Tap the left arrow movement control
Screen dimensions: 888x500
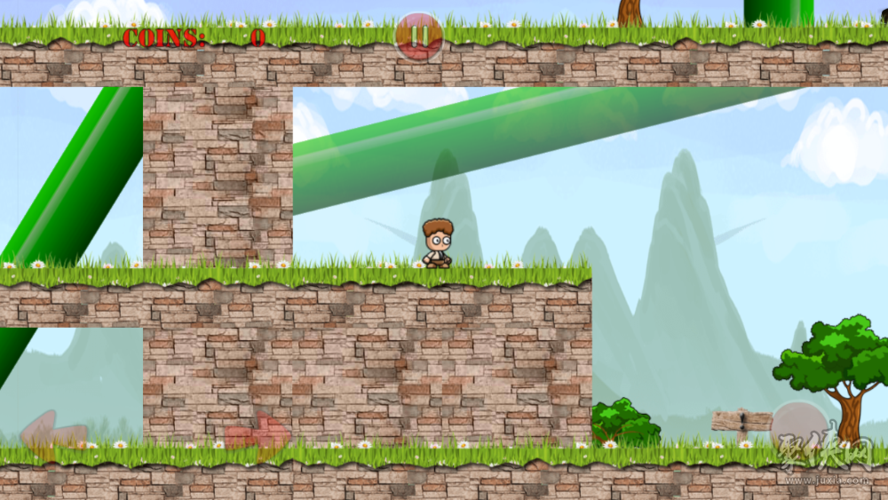pyautogui.click(x=52, y=432)
